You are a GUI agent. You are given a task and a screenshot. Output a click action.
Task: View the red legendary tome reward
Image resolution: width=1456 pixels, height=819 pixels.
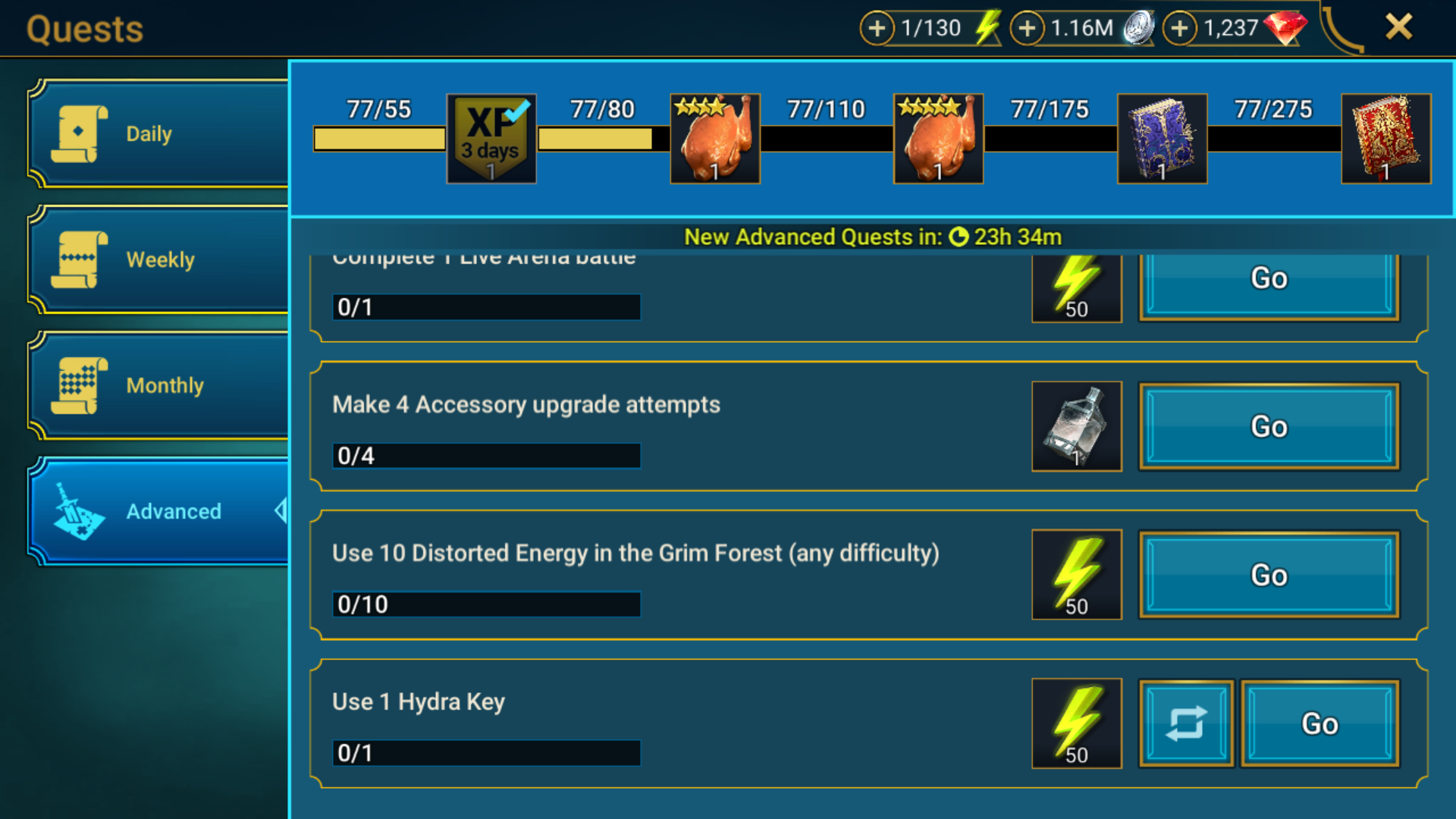coord(1386,139)
